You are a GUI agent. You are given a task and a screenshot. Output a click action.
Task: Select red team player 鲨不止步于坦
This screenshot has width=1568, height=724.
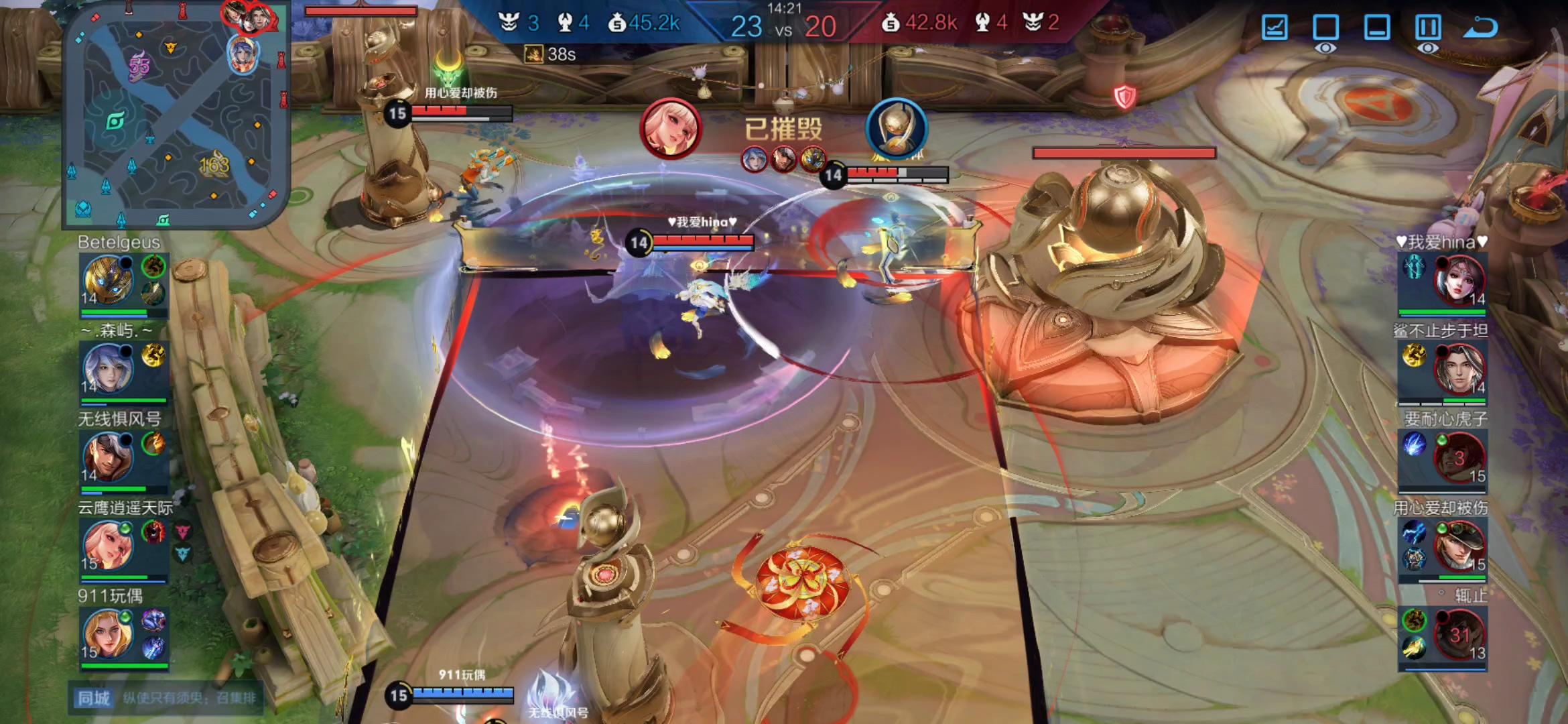pyautogui.click(x=1459, y=368)
